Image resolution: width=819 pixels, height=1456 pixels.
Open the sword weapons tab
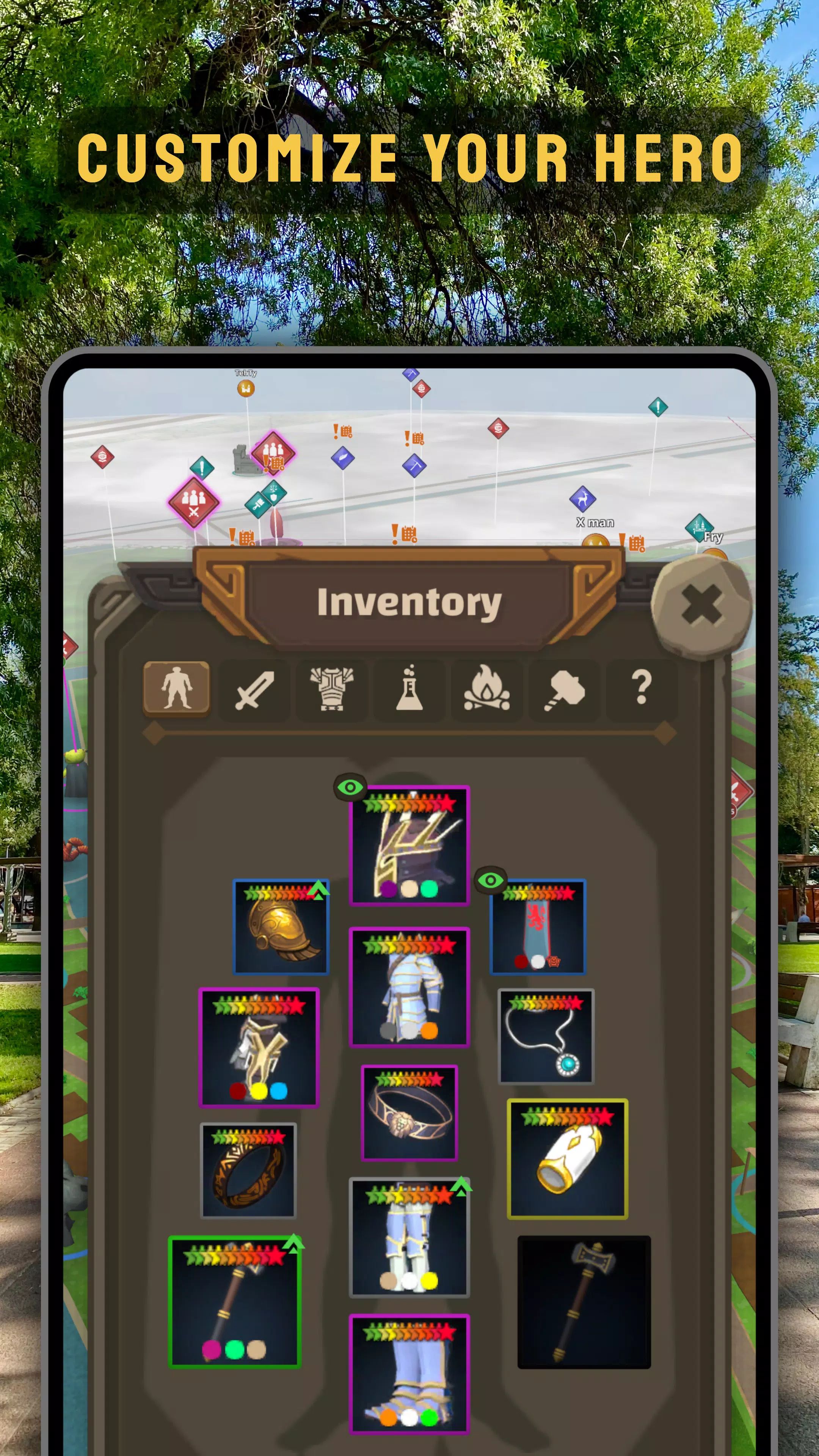[254, 689]
